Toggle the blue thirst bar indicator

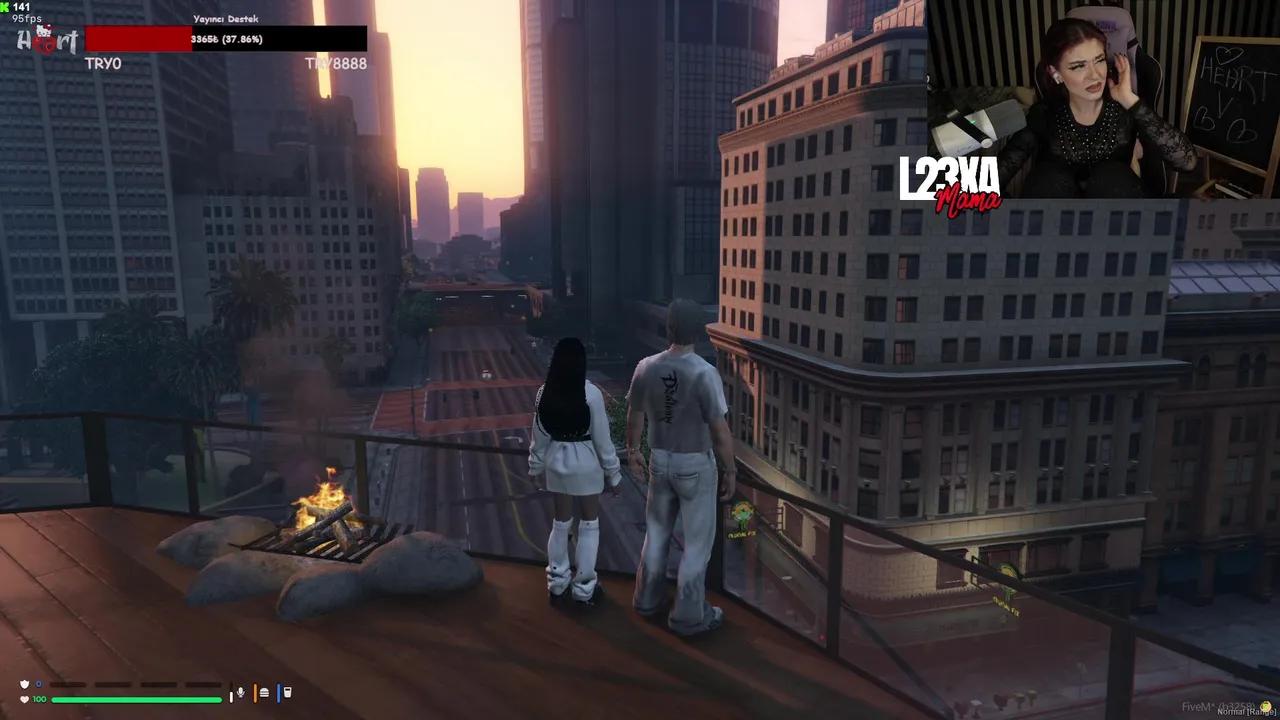point(278,693)
